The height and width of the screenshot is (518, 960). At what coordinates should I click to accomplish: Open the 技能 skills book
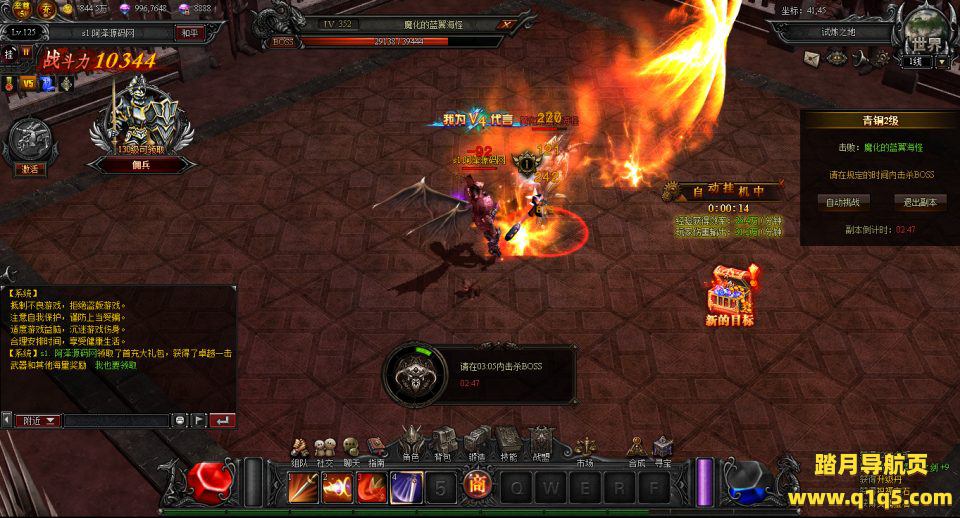tap(508, 443)
